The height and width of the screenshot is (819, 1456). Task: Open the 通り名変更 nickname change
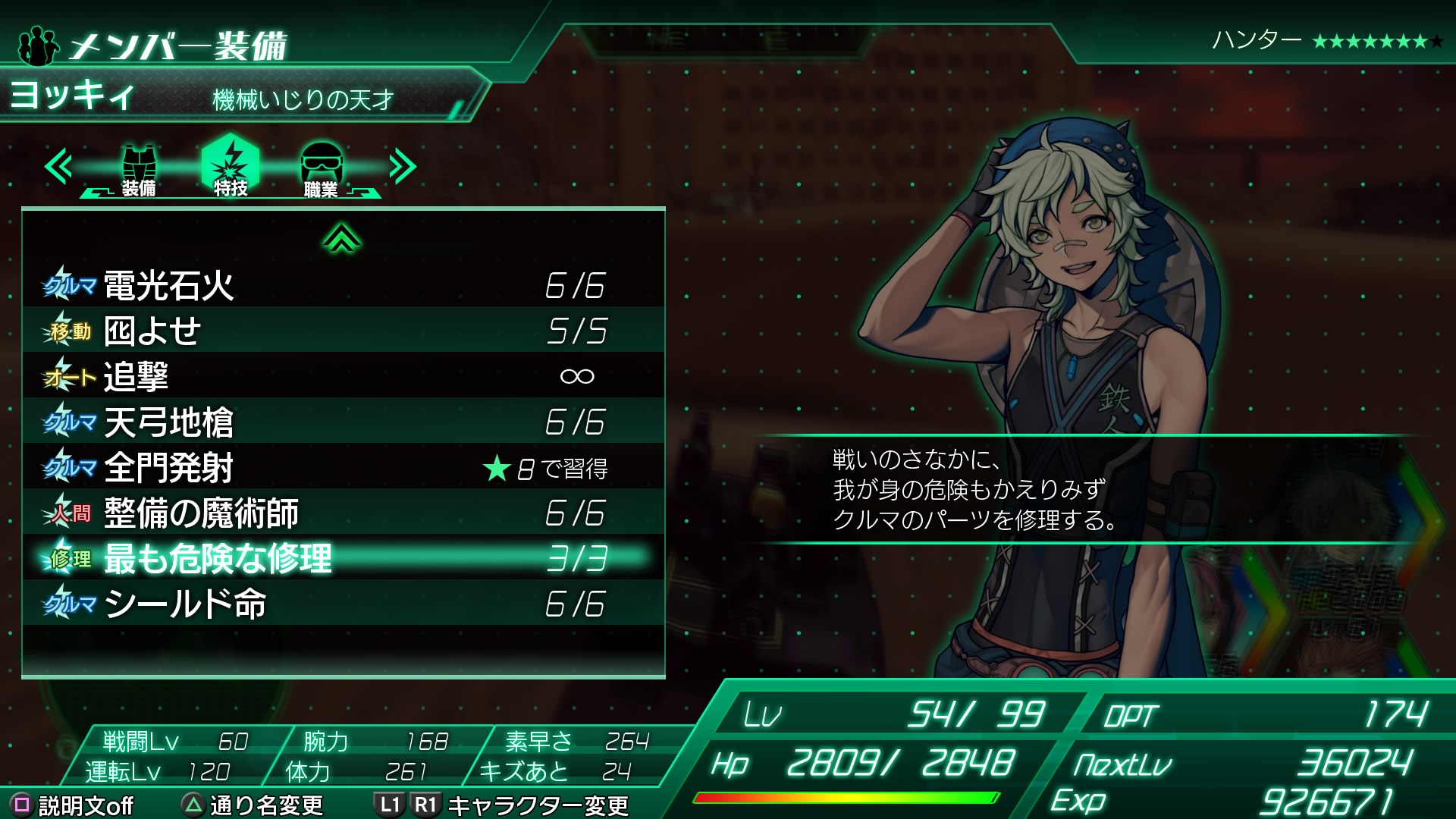tap(254, 805)
